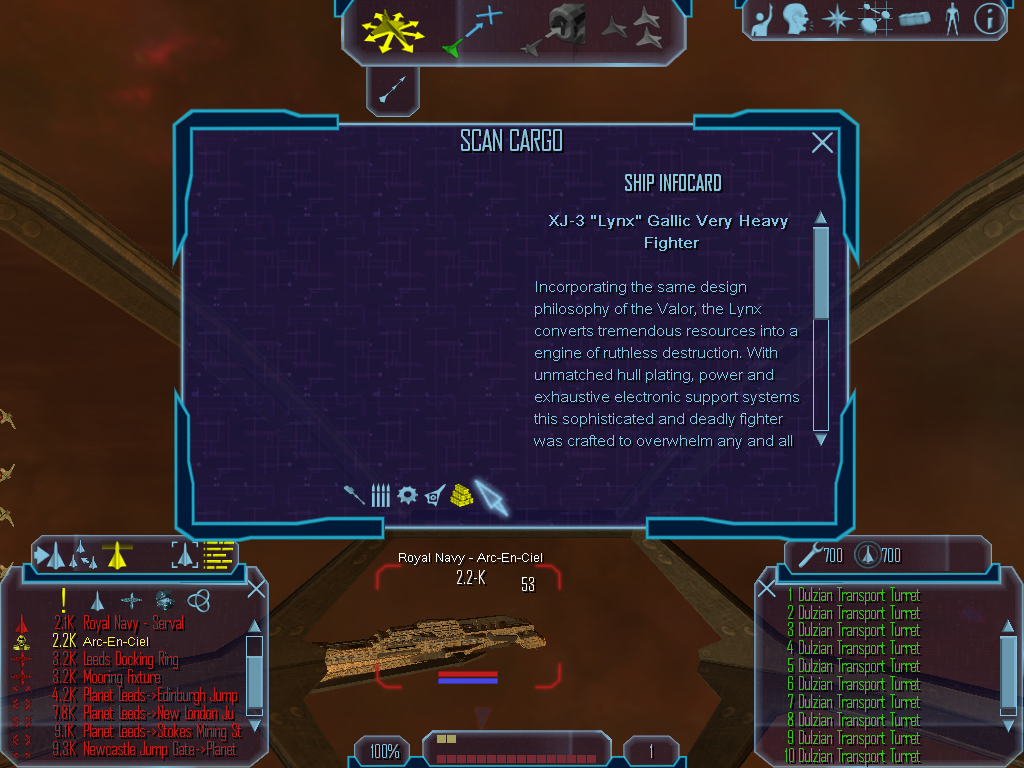This screenshot has height=768, width=1024.
Task: Show the gold commodities cargo filter
Action: [460, 494]
